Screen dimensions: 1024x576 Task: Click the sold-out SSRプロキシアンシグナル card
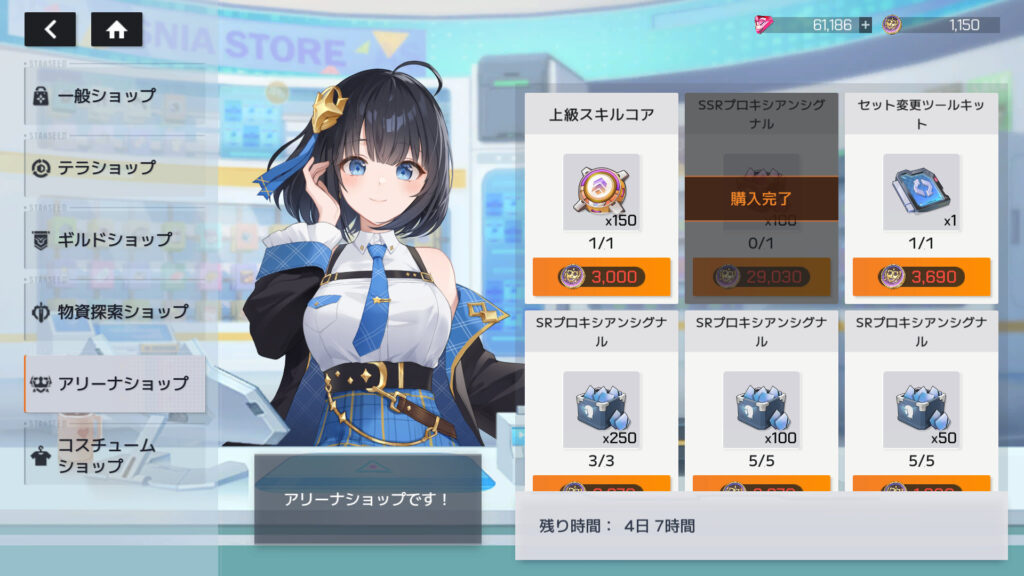761,198
